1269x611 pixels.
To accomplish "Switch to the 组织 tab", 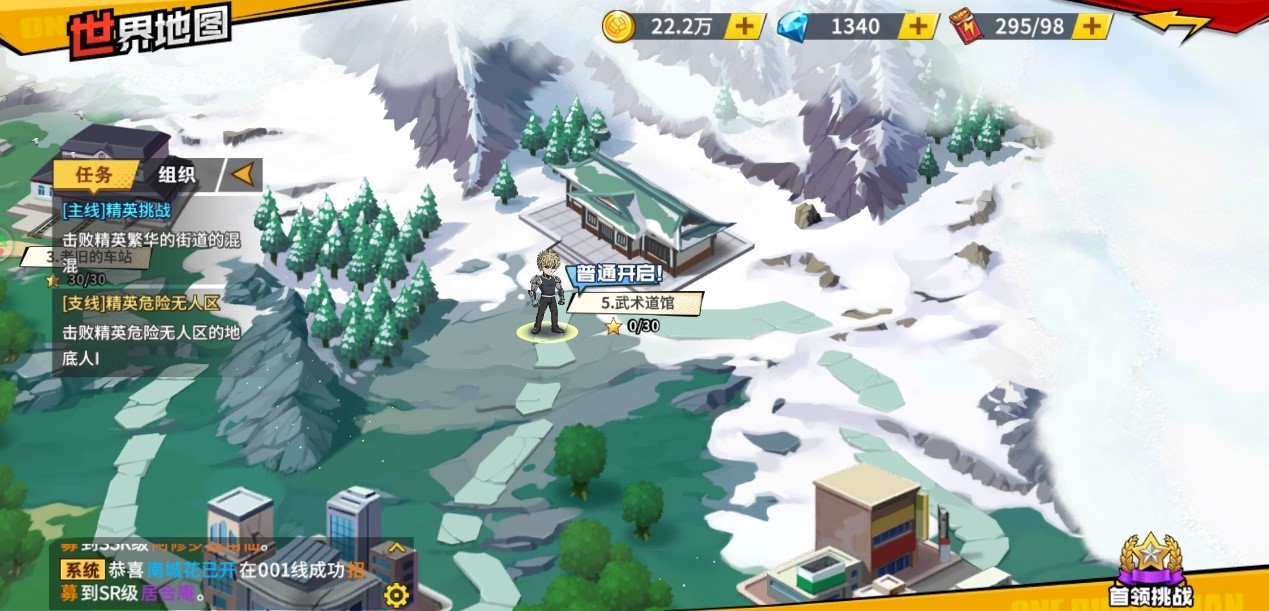I will coord(177,175).
